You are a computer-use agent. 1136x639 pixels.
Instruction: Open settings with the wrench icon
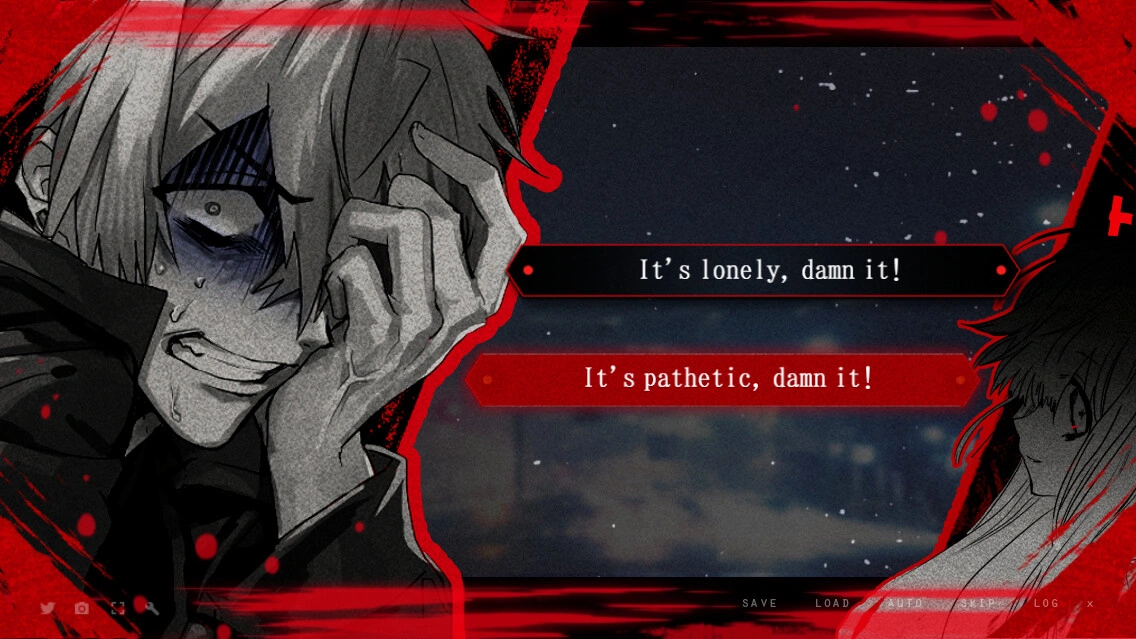point(152,608)
